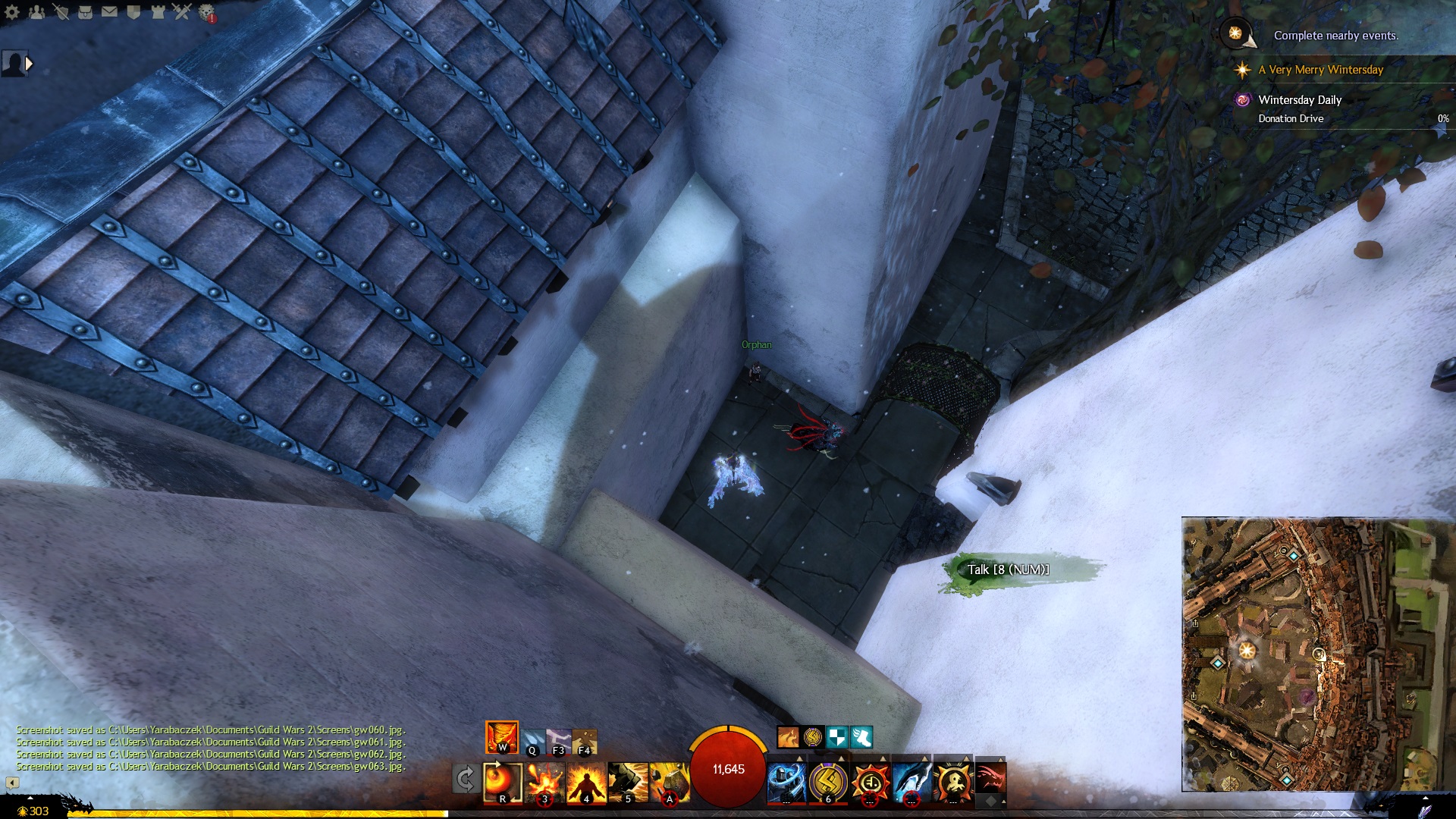Open the PvP crossed swords panel
The image size is (1456, 819).
181,12
